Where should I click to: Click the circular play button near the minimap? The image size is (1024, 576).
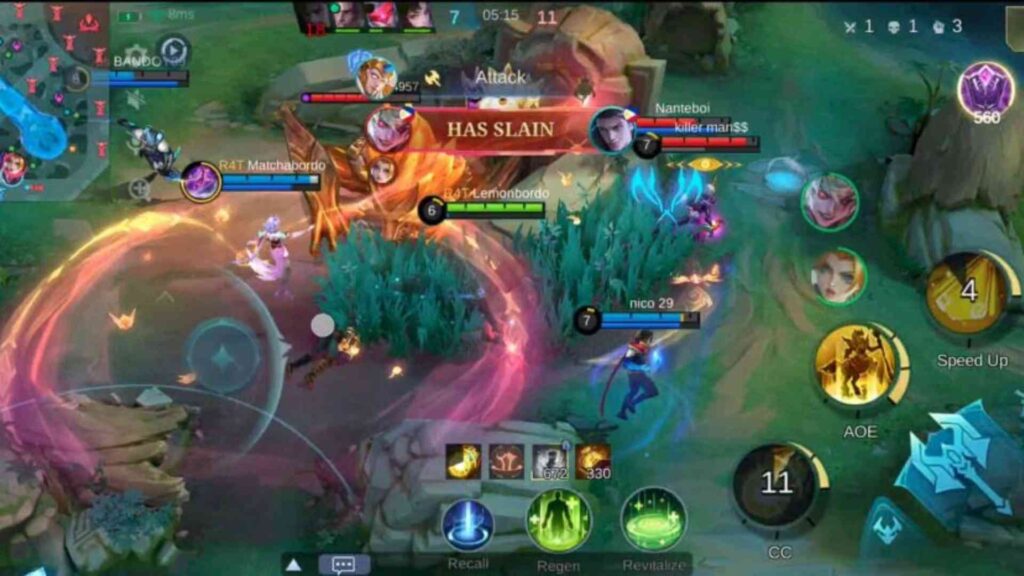click(x=174, y=50)
